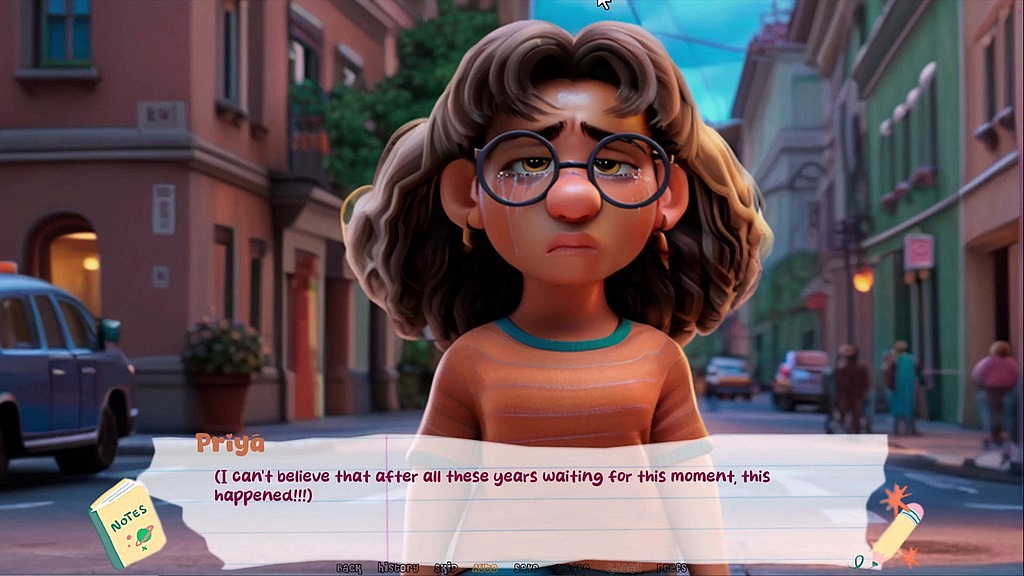This screenshot has height=576, width=1024.
Task: Click the Back quick menu button
Action: coord(349,568)
